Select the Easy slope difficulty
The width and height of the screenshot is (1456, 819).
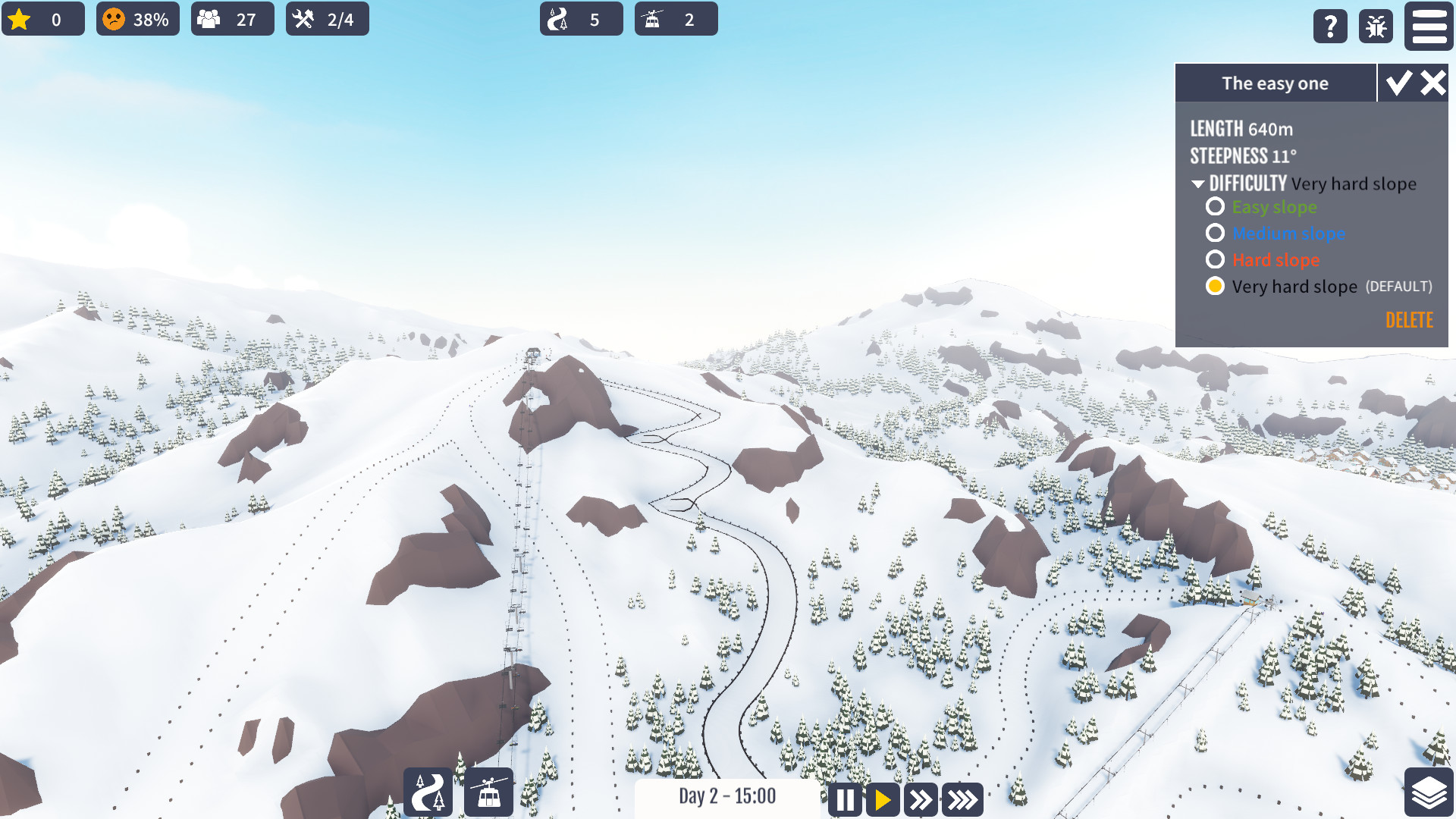pyautogui.click(x=1216, y=206)
